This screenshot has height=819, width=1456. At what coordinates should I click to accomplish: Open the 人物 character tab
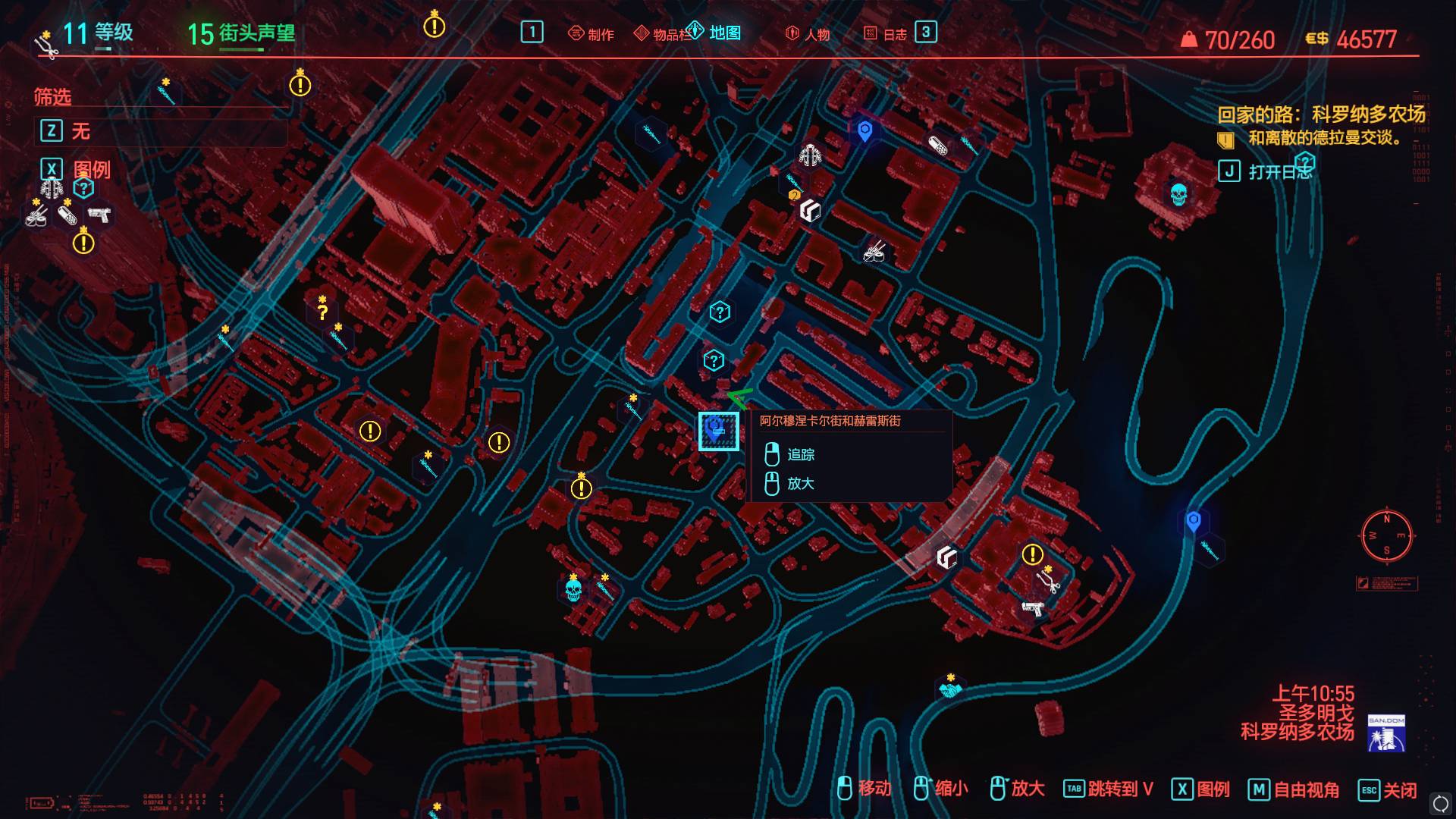808,34
